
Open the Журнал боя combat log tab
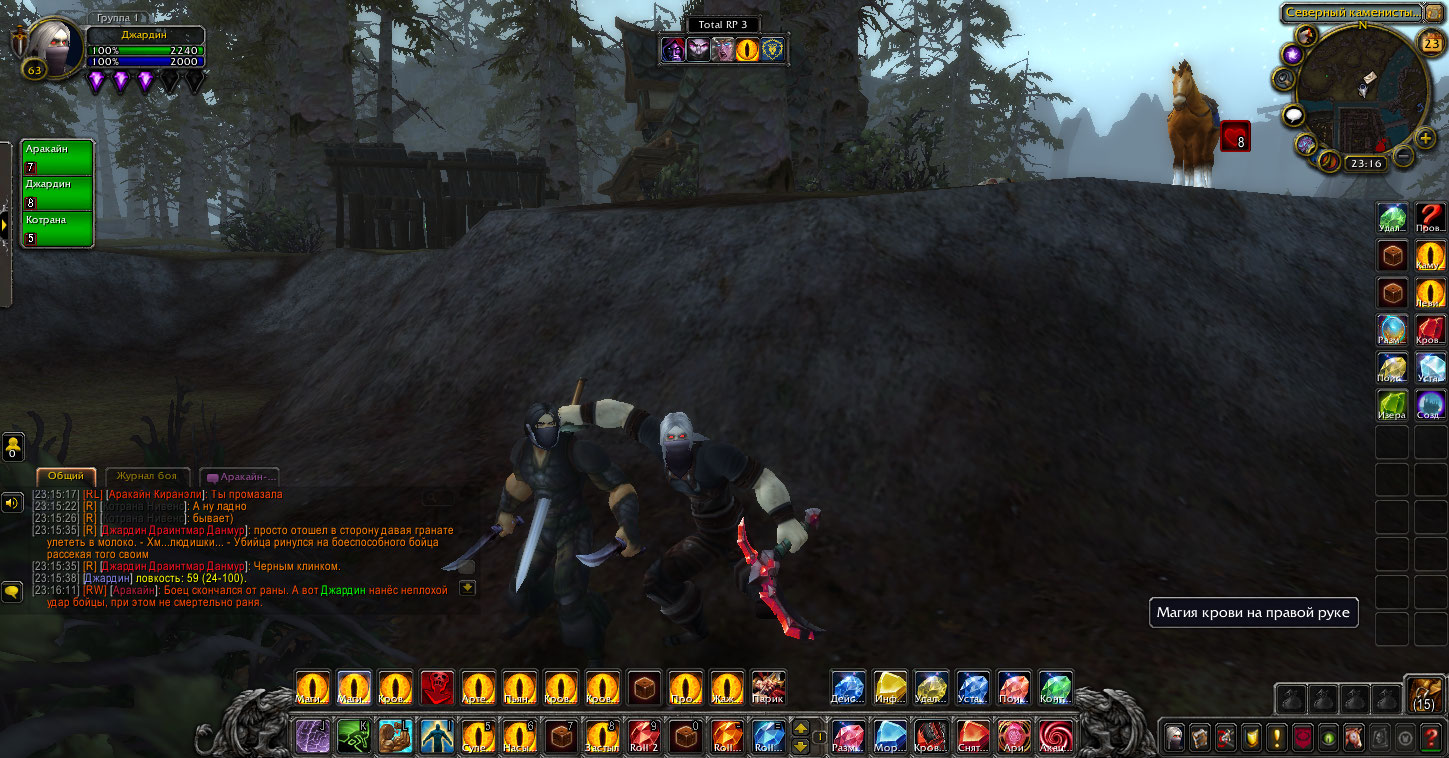click(146, 477)
